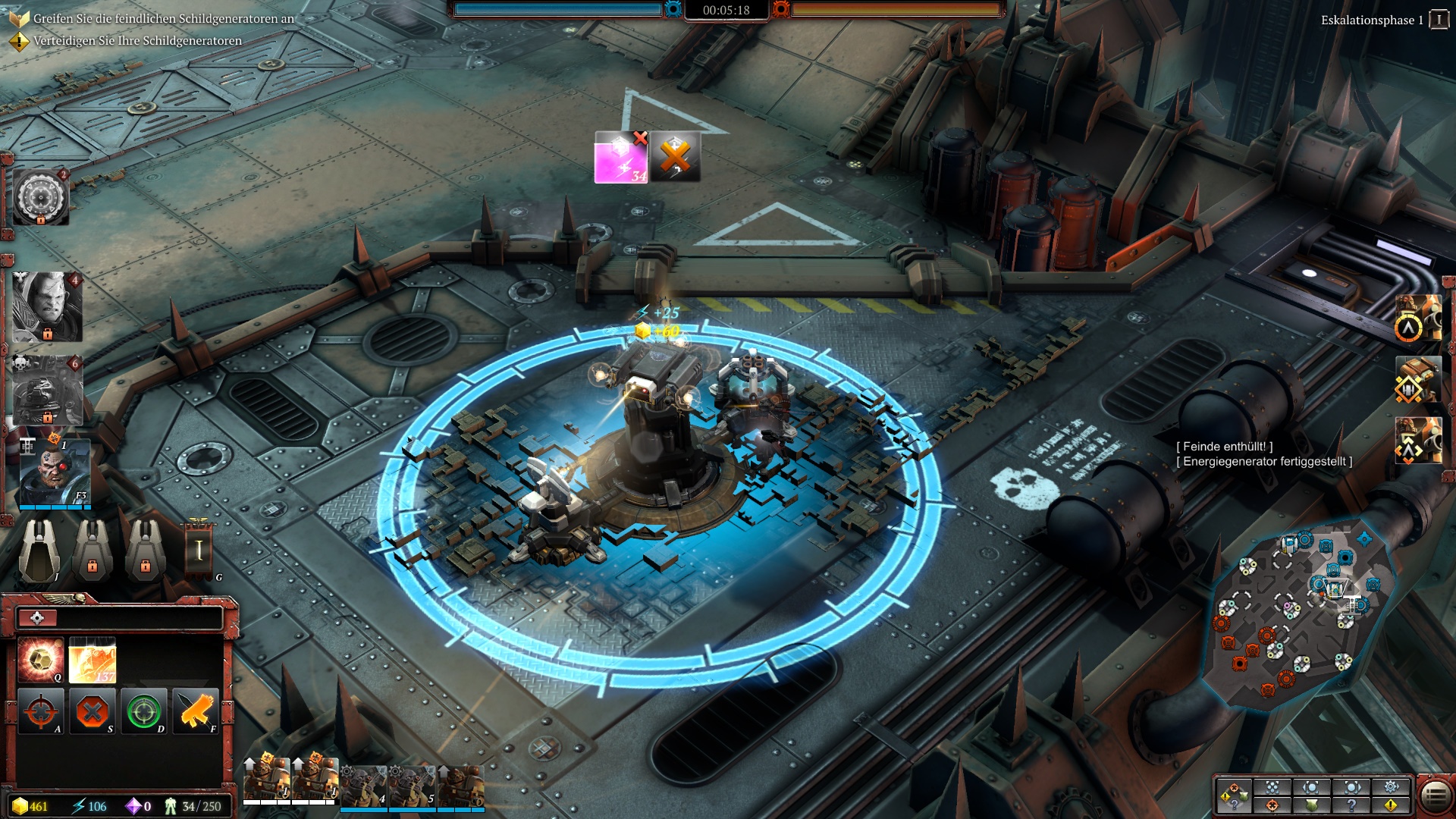Activate the Attack Move command
The image size is (1456, 819).
[42, 711]
